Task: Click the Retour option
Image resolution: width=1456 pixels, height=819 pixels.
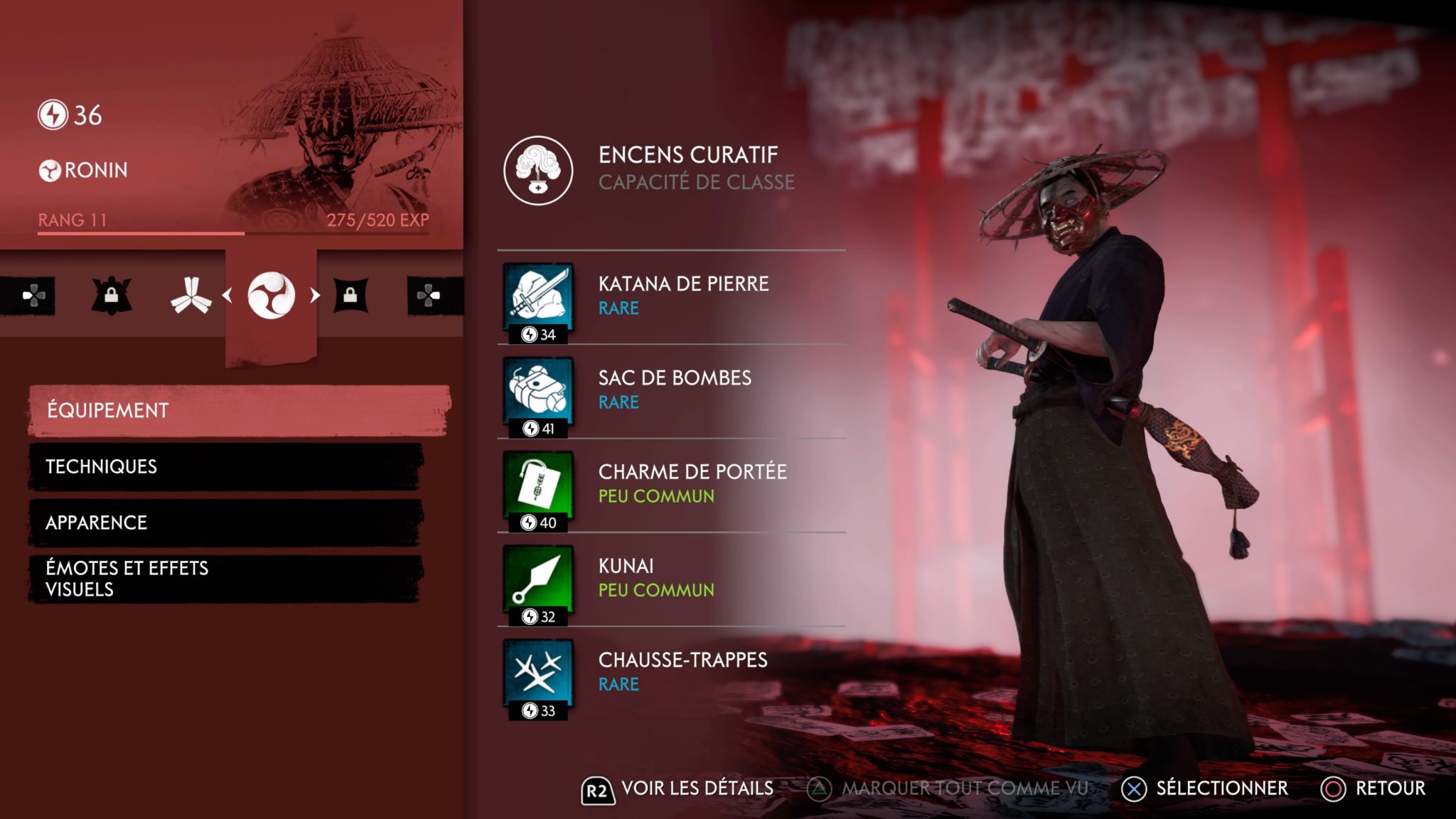Action: [1374, 788]
